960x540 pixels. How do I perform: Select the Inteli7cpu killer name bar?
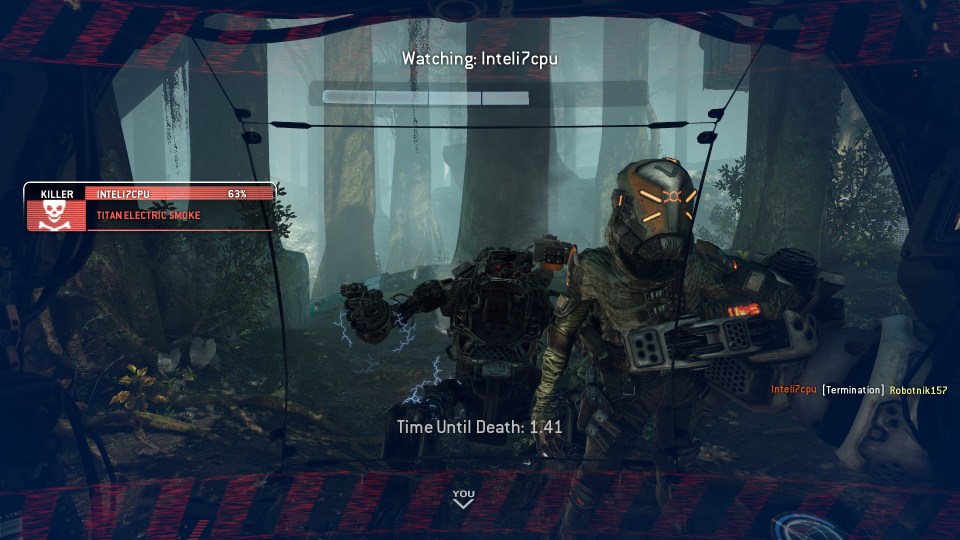(180, 193)
